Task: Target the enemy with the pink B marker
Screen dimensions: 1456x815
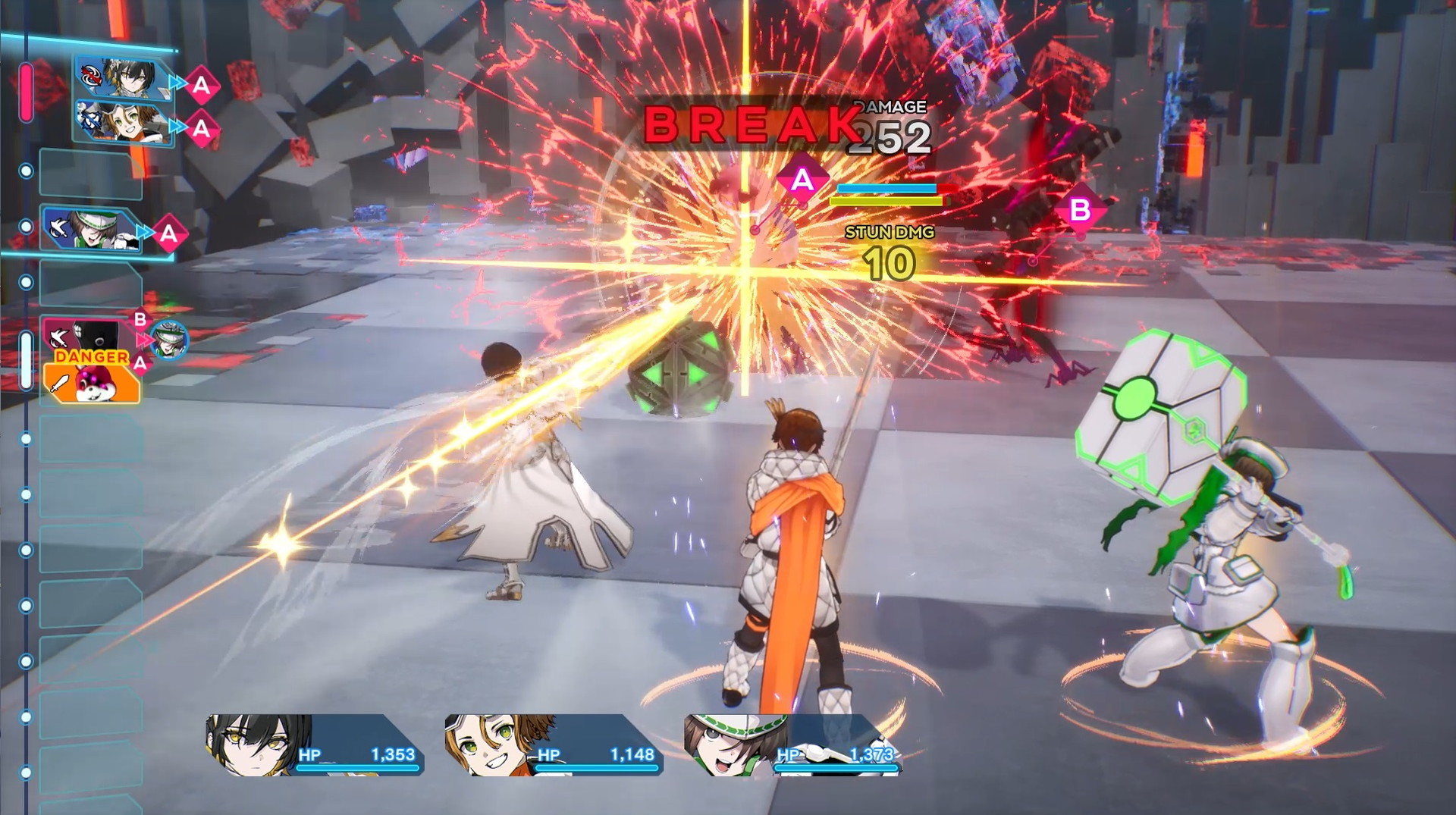Action: pyautogui.click(x=1080, y=209)
